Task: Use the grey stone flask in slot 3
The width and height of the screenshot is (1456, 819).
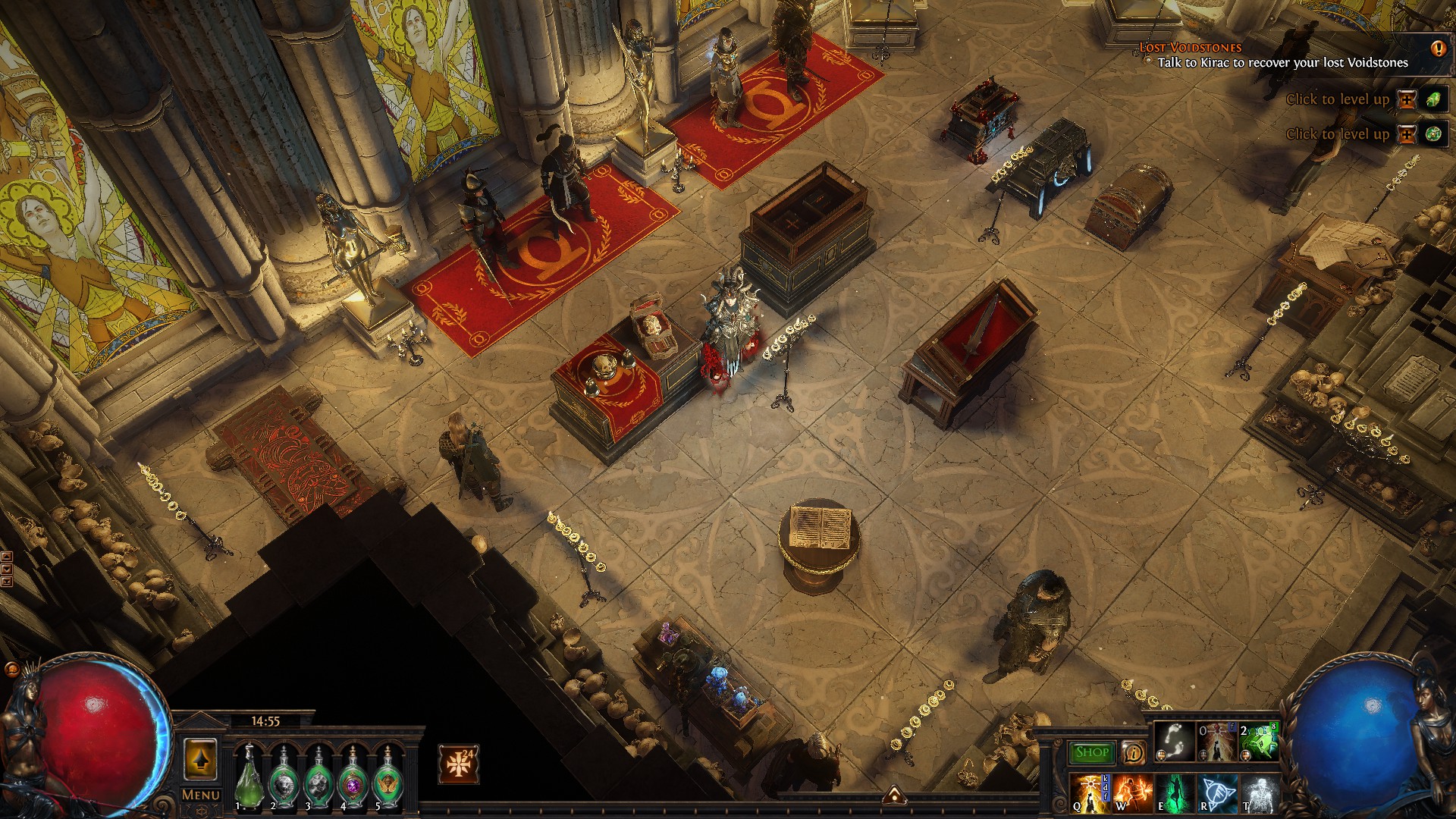Action: click(x=318, y=779)
